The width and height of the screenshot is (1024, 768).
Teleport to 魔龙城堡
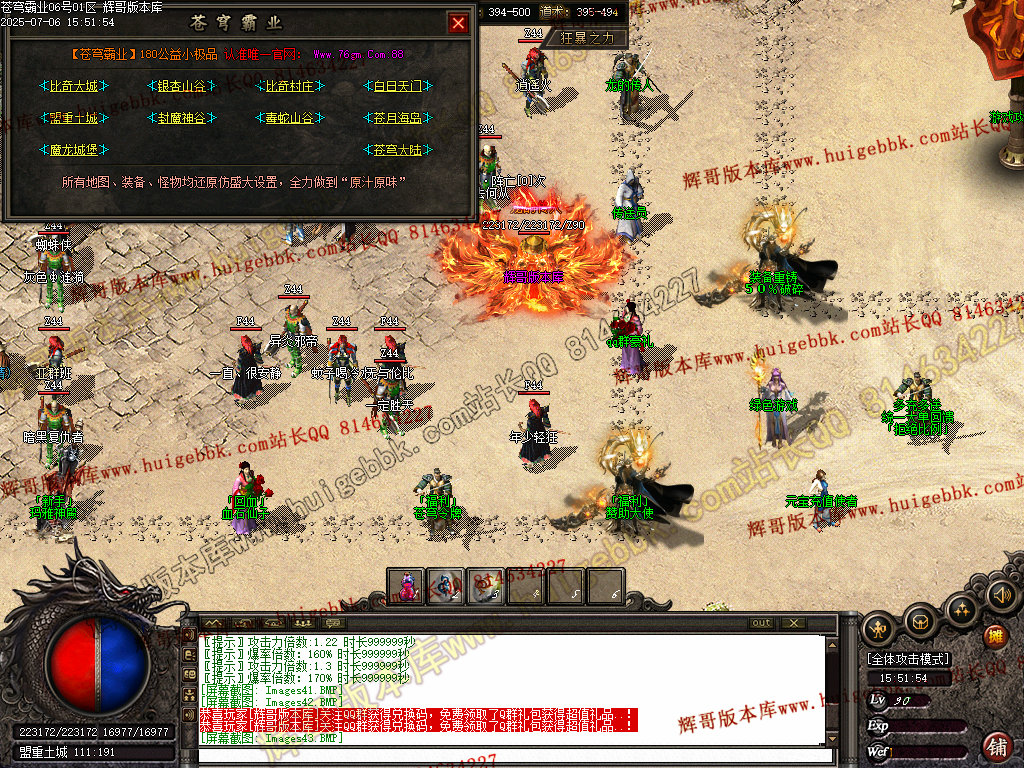[74, 150]
